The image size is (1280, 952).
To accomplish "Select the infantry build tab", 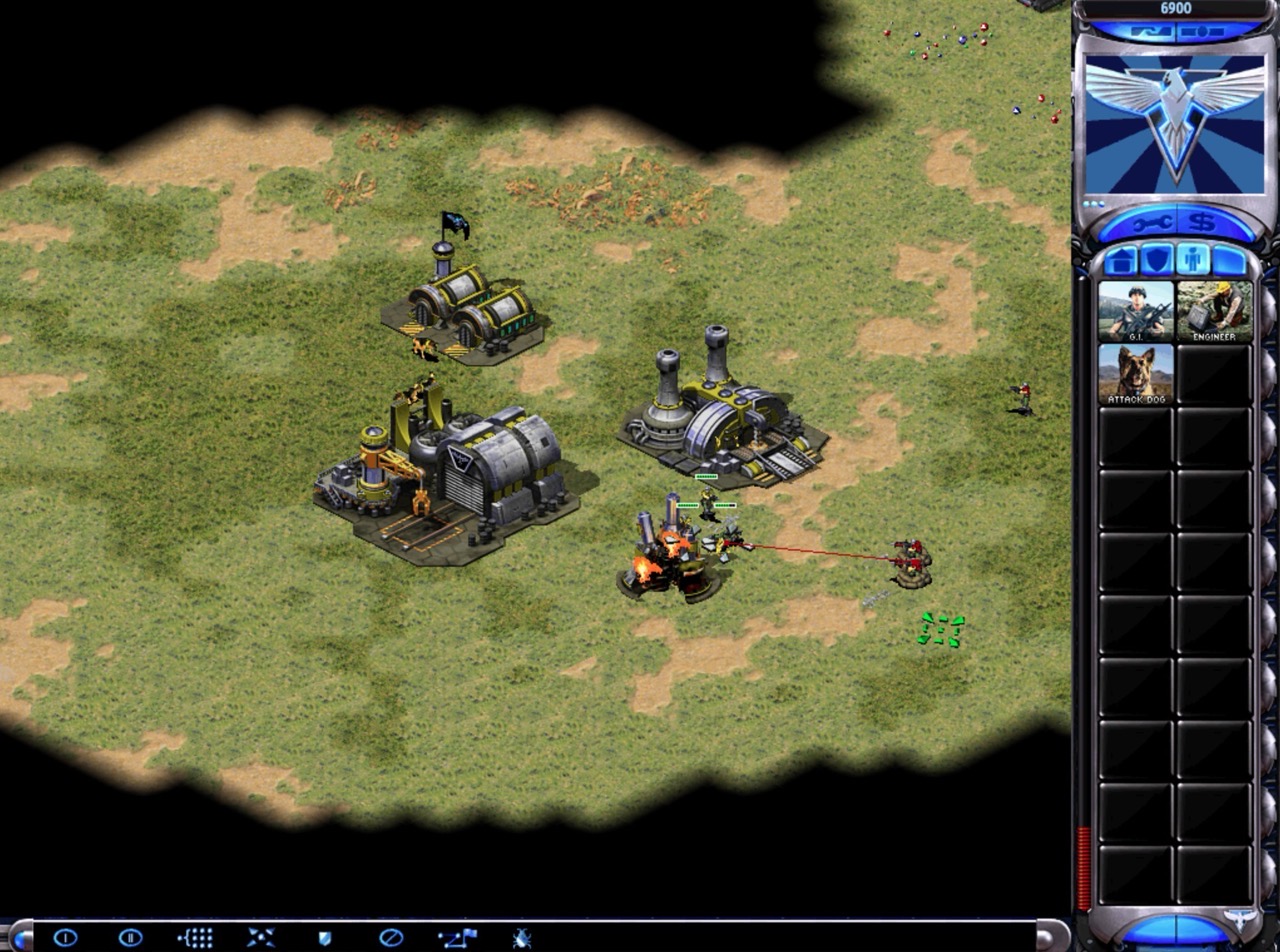I will click(x=1193, y=260).
